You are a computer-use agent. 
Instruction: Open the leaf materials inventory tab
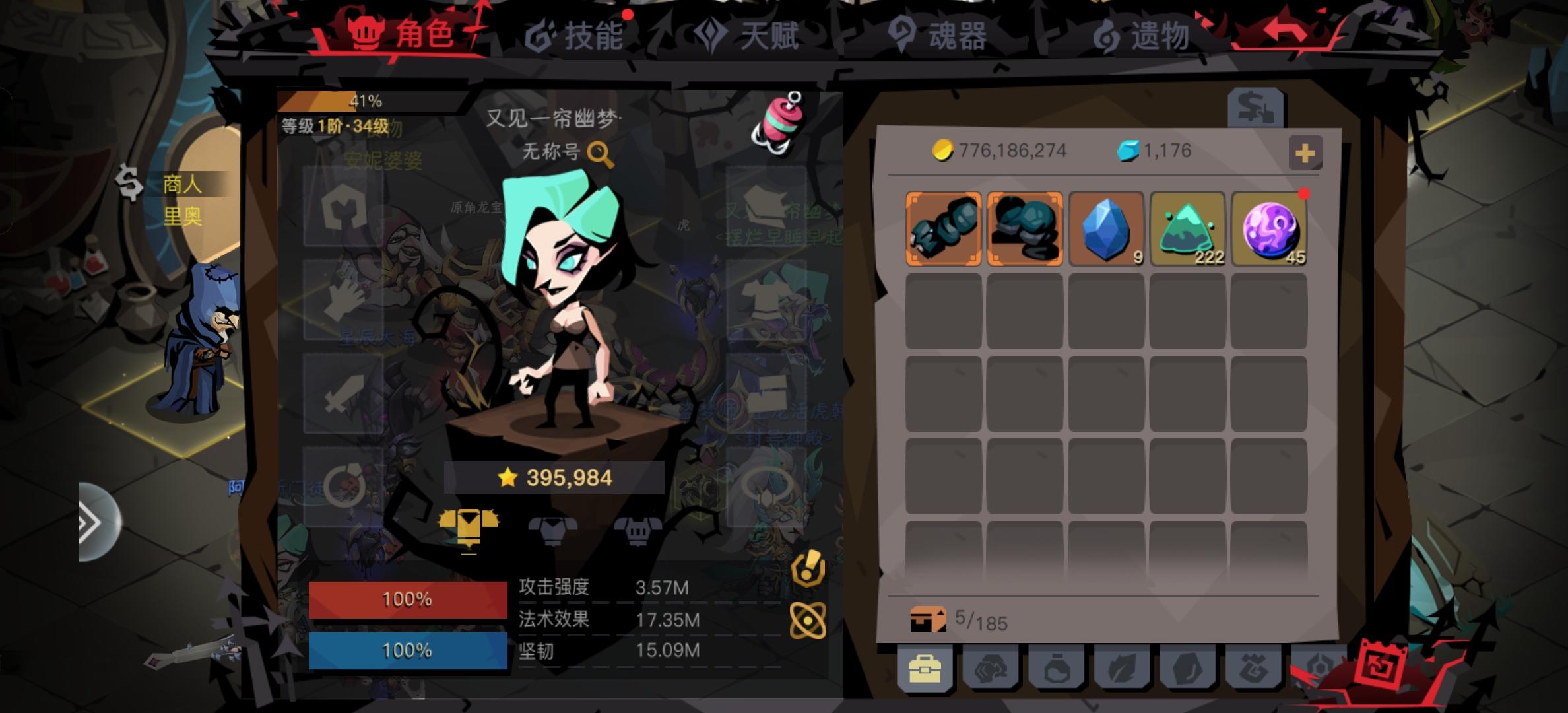(x=1123, y=668)
